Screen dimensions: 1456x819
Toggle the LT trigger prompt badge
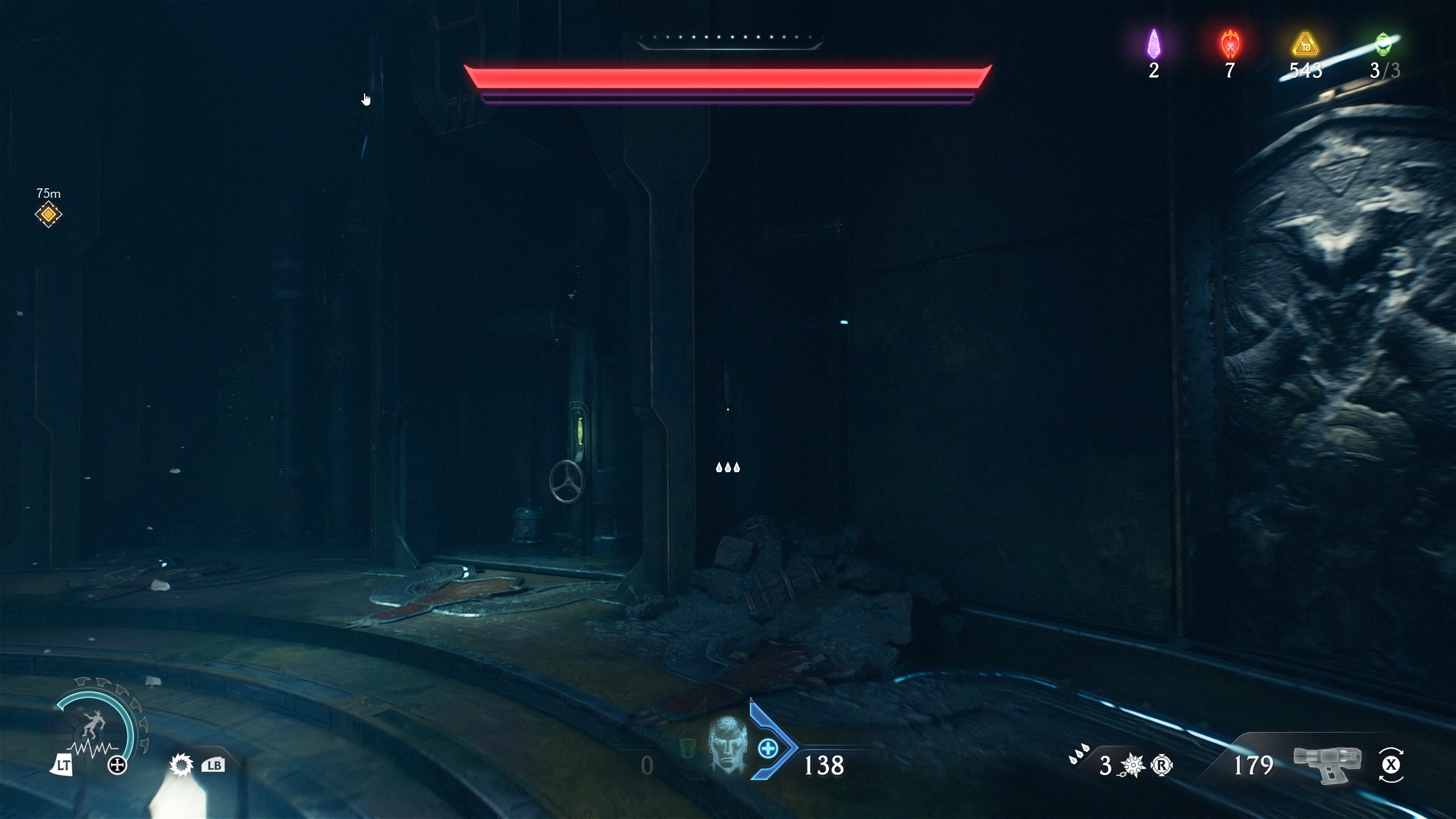(63, 765)
